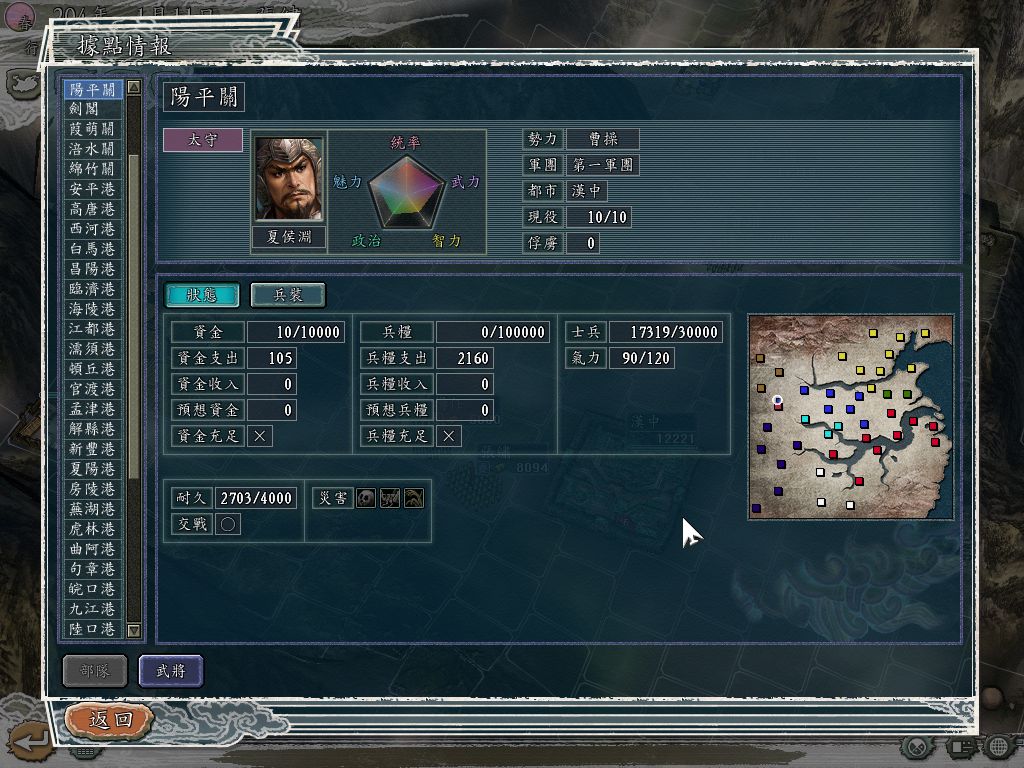Pick the 綿竹關 entry

coord(92,169)
